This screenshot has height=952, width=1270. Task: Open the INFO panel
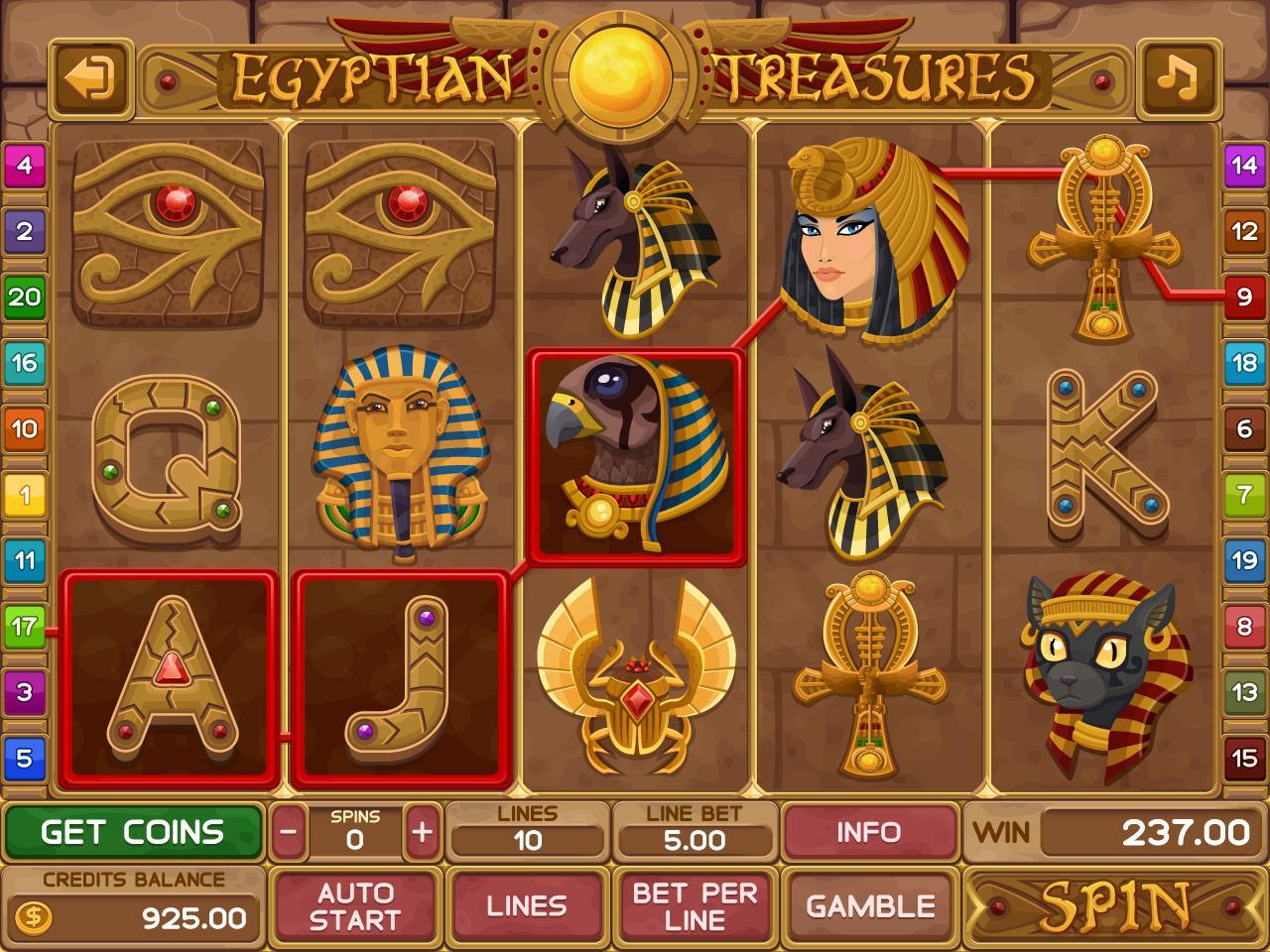click(x=870, y=833)
